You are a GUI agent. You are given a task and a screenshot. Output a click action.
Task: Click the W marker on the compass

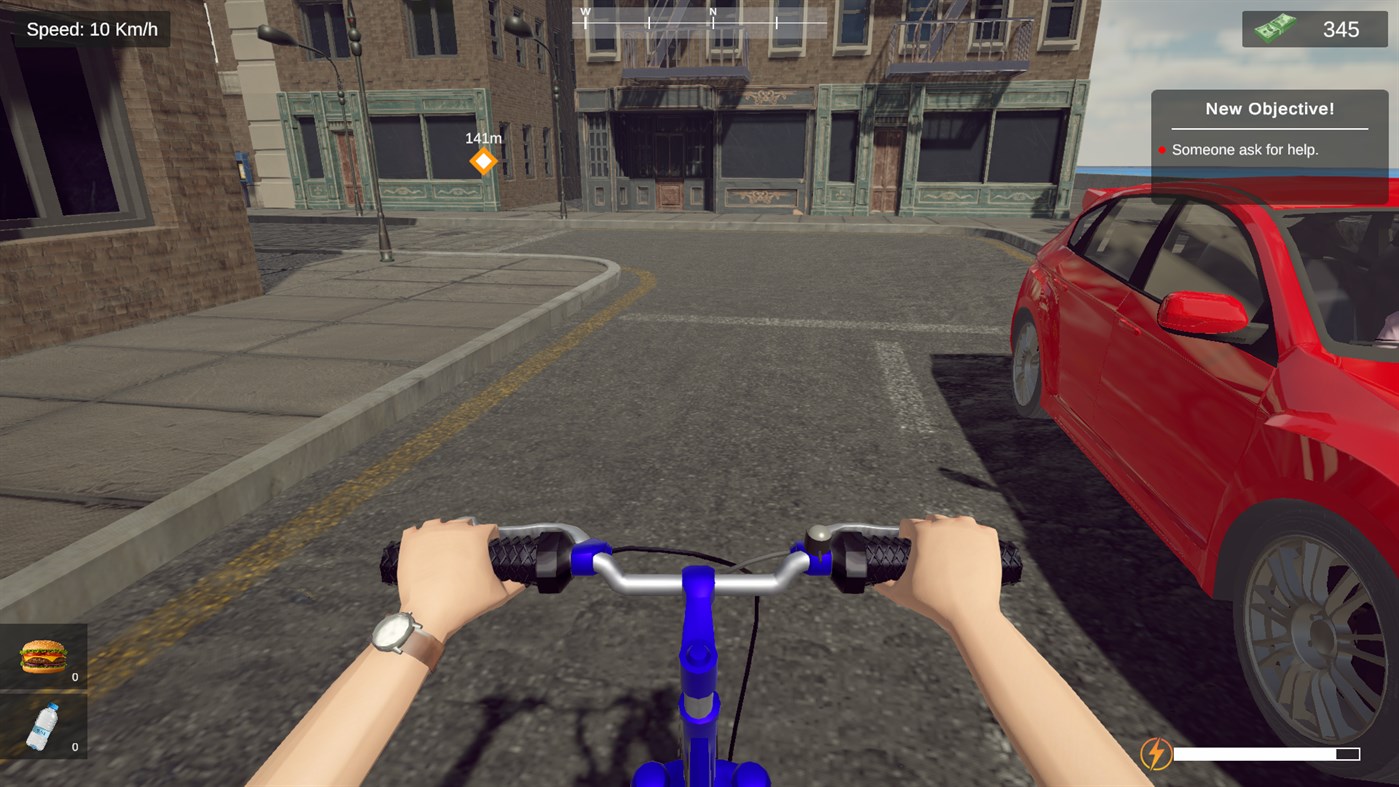tap(585, 13)
